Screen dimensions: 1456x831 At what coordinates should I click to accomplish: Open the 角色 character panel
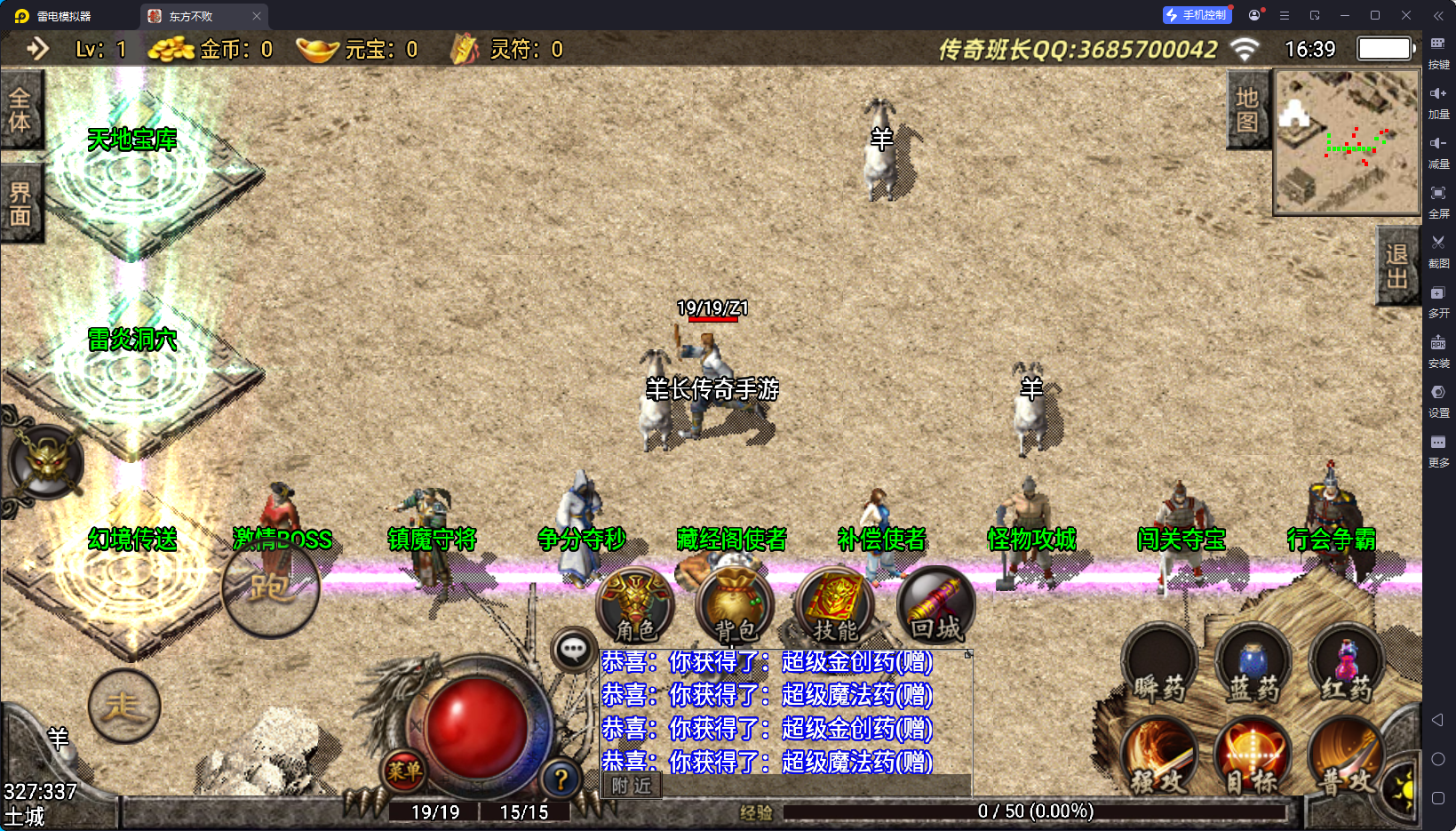pyautogui.click(x=636, y=606)
